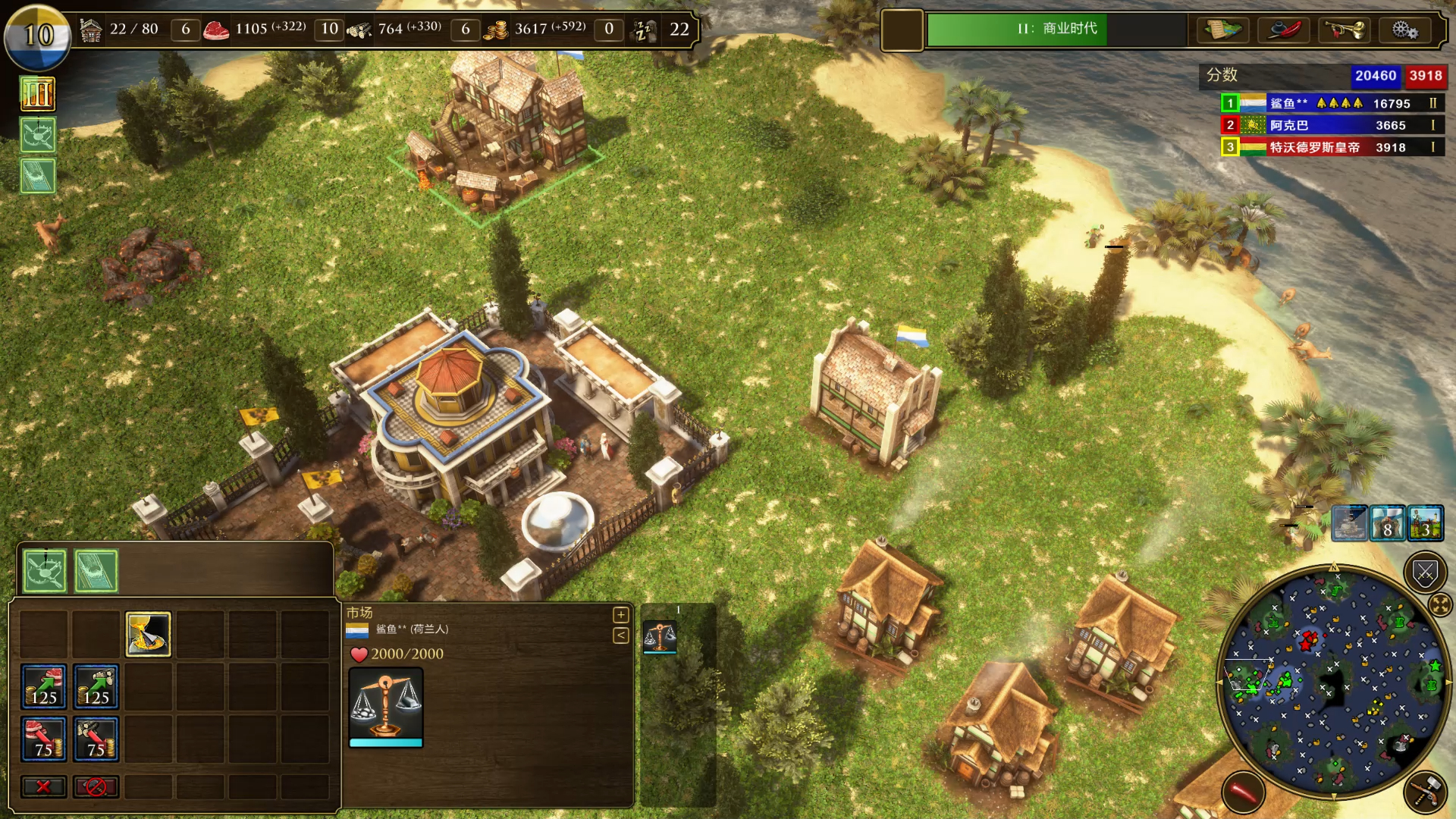The image size is (1456, 819).
Task: Sell food for 75 coin
Action: pyautogui.click(x=44, y=739)
